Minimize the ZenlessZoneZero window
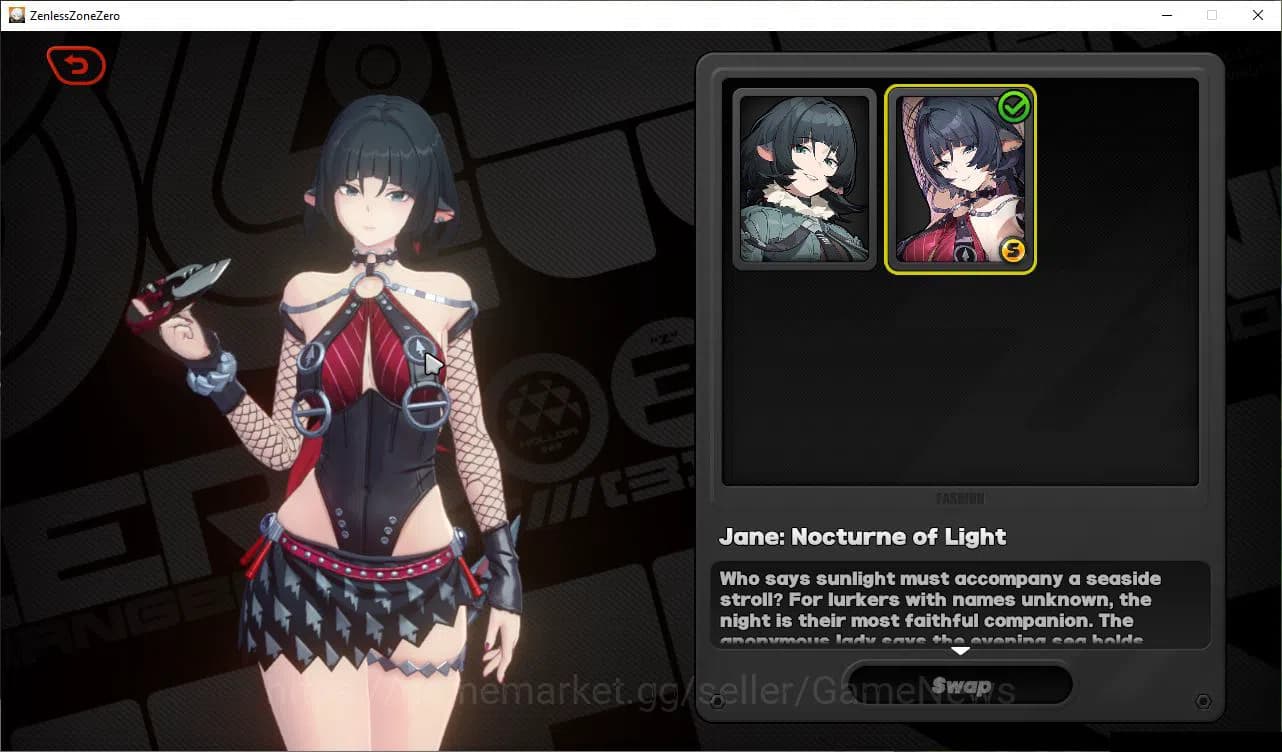The width and height of the screenshot is (1282, 752). pyautogui.click(x=1166, y=15)
